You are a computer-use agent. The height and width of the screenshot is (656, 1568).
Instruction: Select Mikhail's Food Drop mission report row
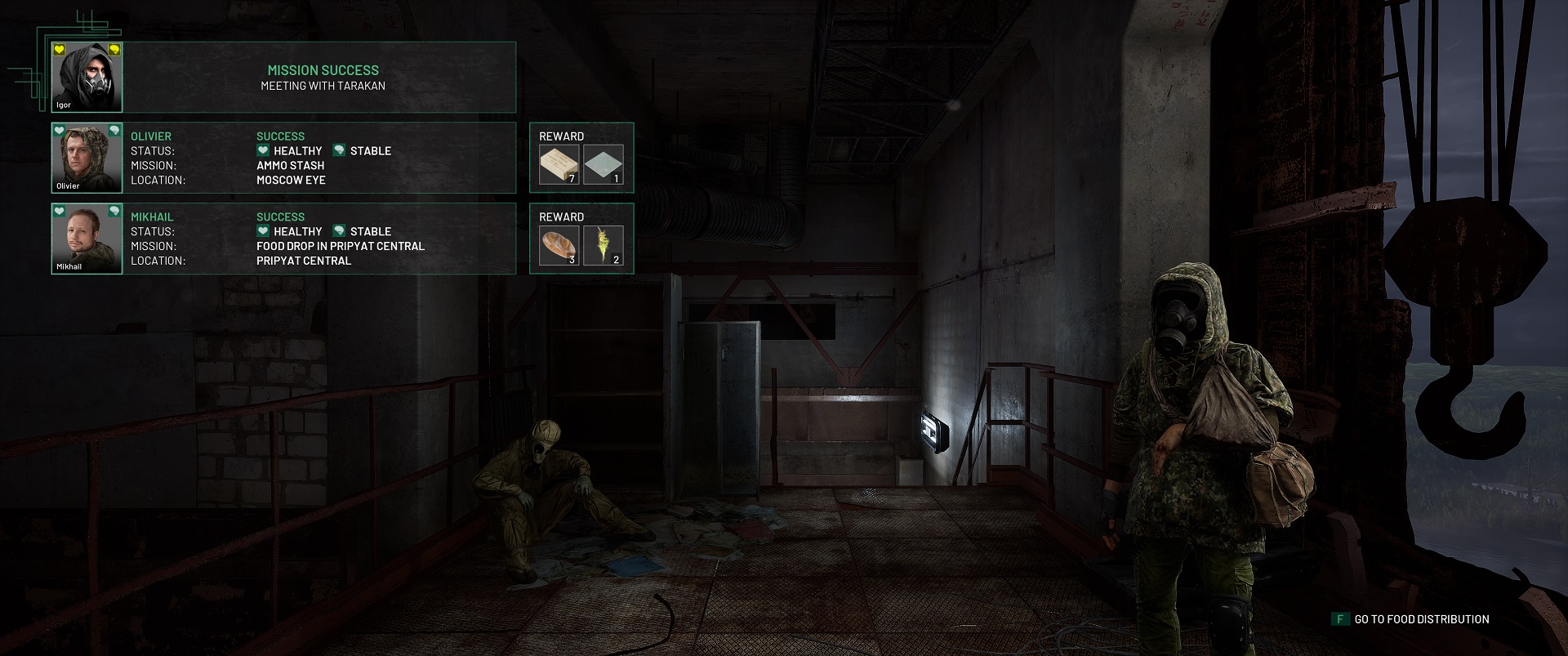[318, 239]
